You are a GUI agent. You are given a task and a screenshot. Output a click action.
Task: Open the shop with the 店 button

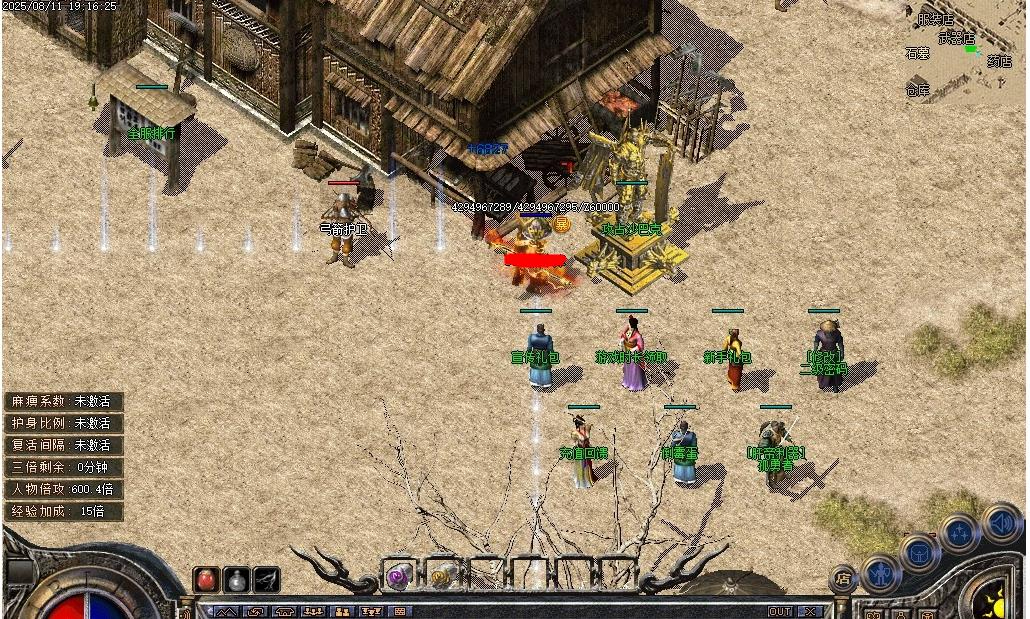pos(843,579)
